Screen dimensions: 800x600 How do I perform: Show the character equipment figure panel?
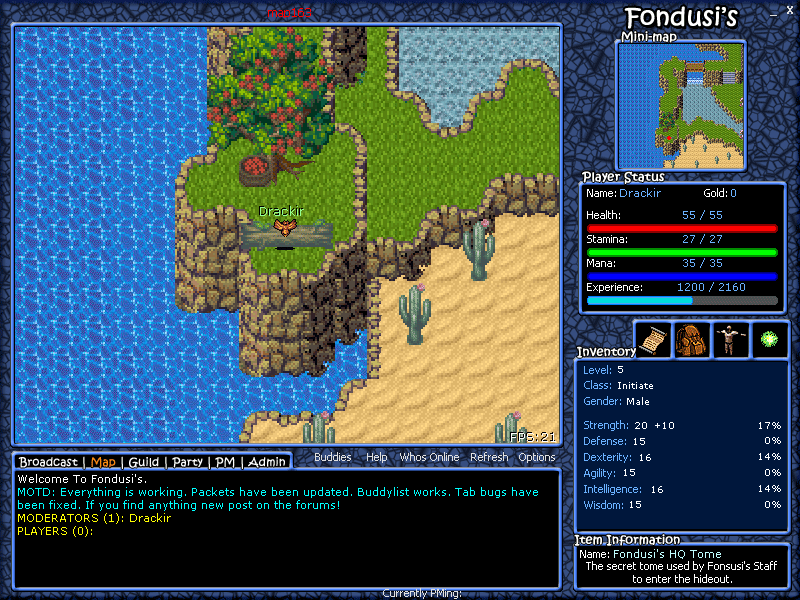(x=731, y=339)
